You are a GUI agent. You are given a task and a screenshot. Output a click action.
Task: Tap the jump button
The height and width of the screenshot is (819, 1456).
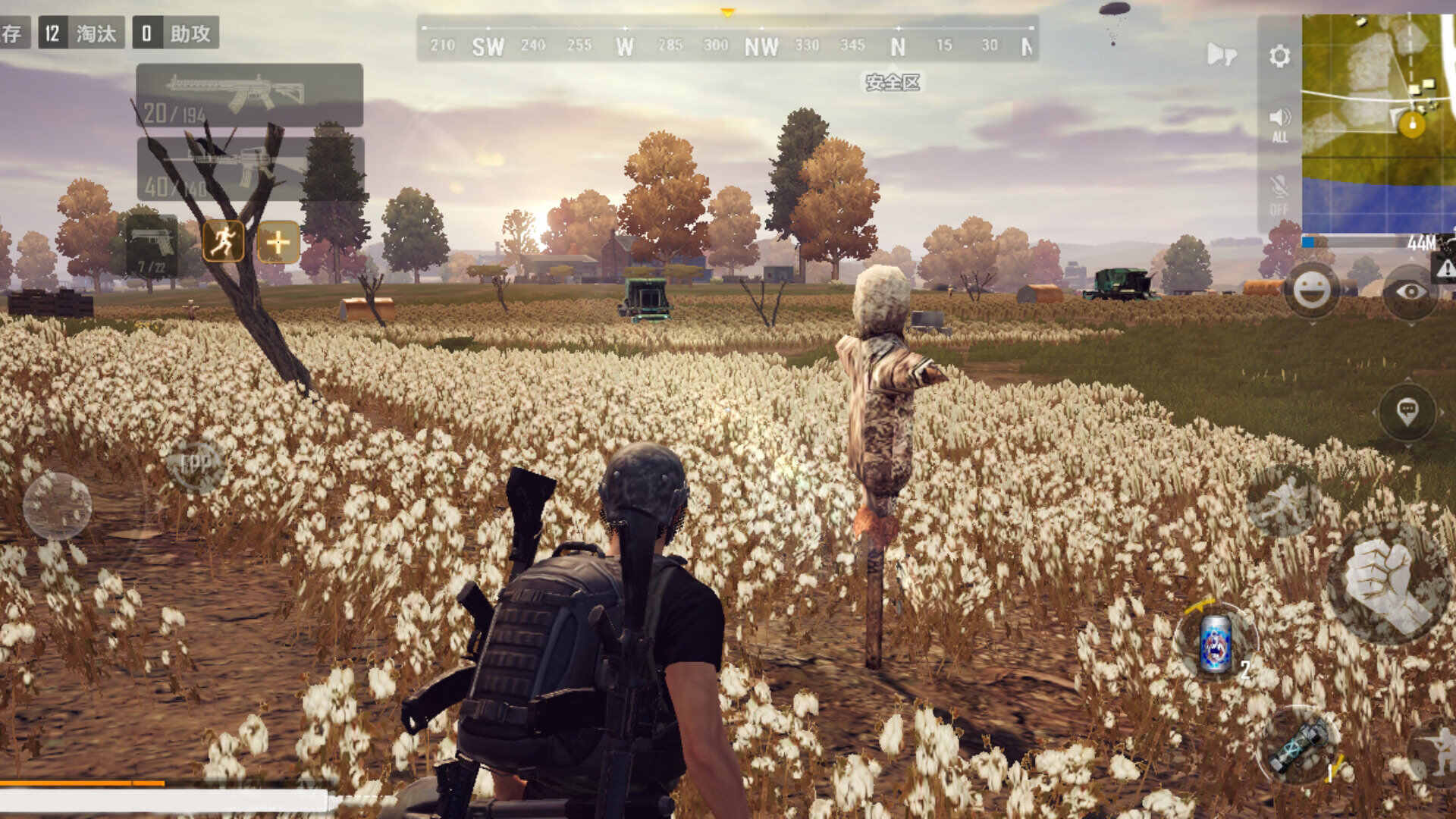(x=1283, y=500)
